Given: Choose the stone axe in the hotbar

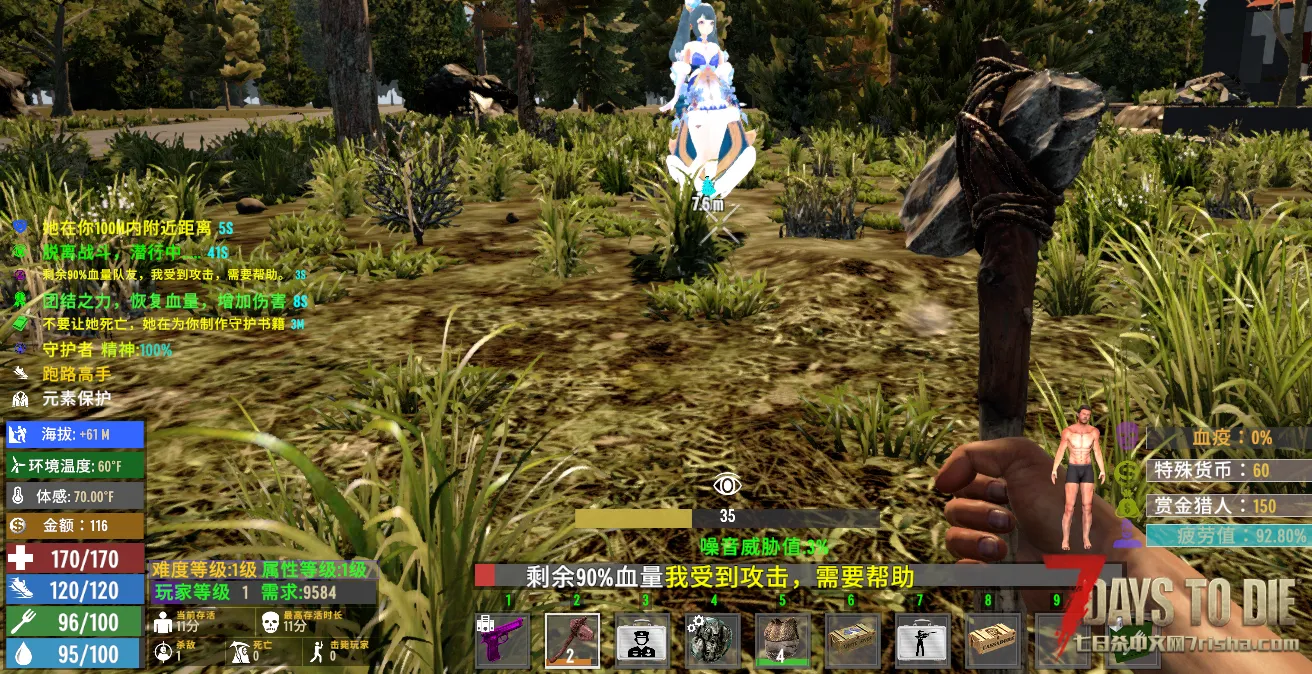Looking at the screenshot, I should click(x=573, y=641).
